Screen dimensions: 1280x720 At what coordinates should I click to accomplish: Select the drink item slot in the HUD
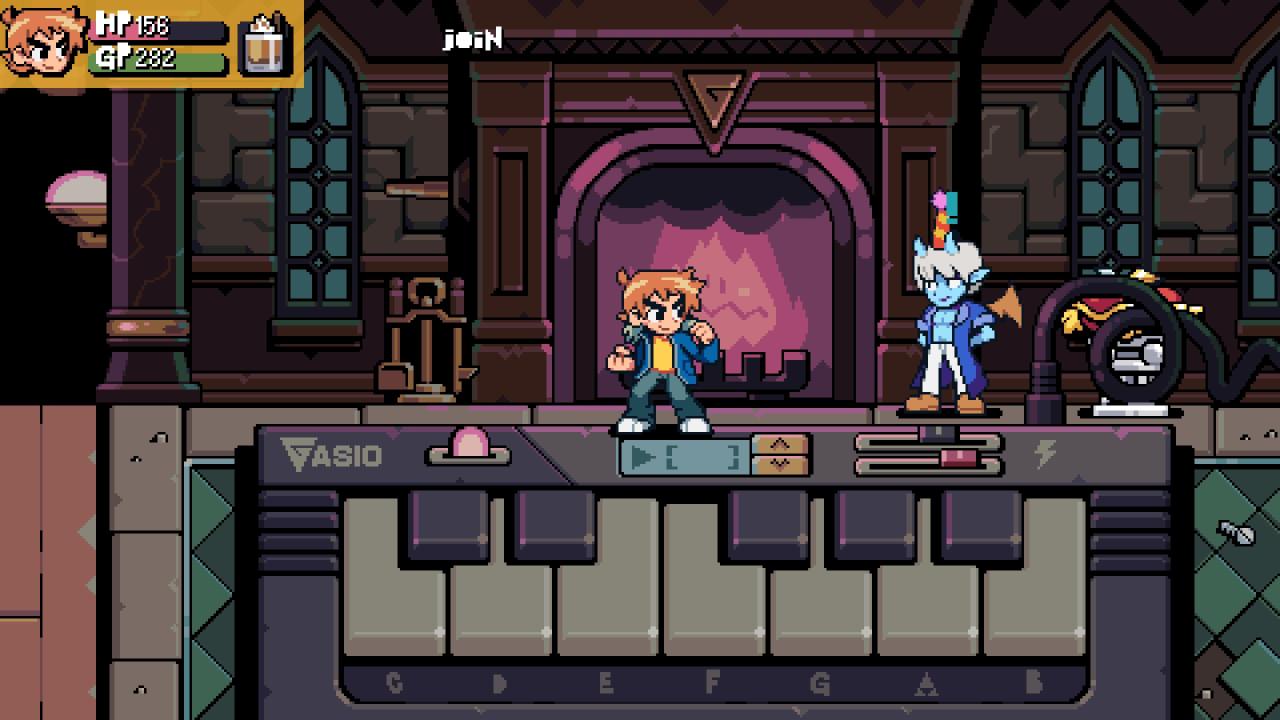(265, 45)
